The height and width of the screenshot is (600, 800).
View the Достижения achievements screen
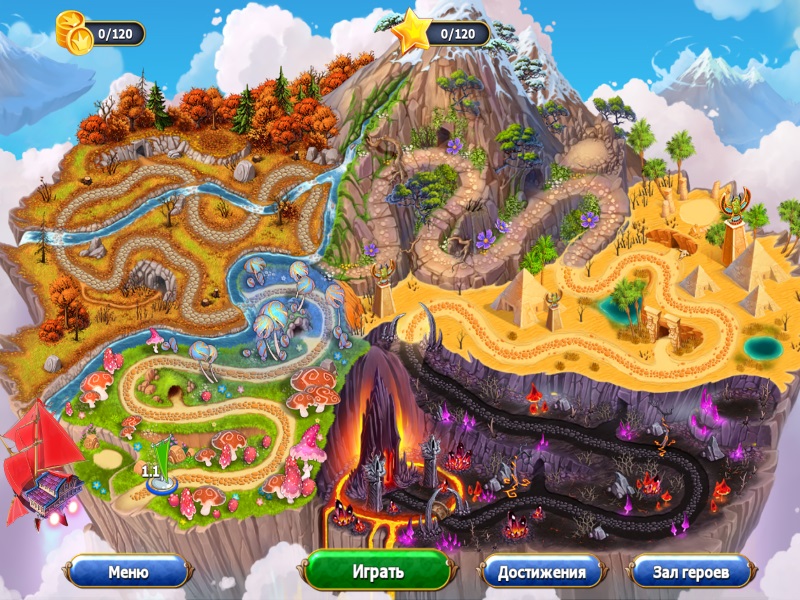pos(541,572)
